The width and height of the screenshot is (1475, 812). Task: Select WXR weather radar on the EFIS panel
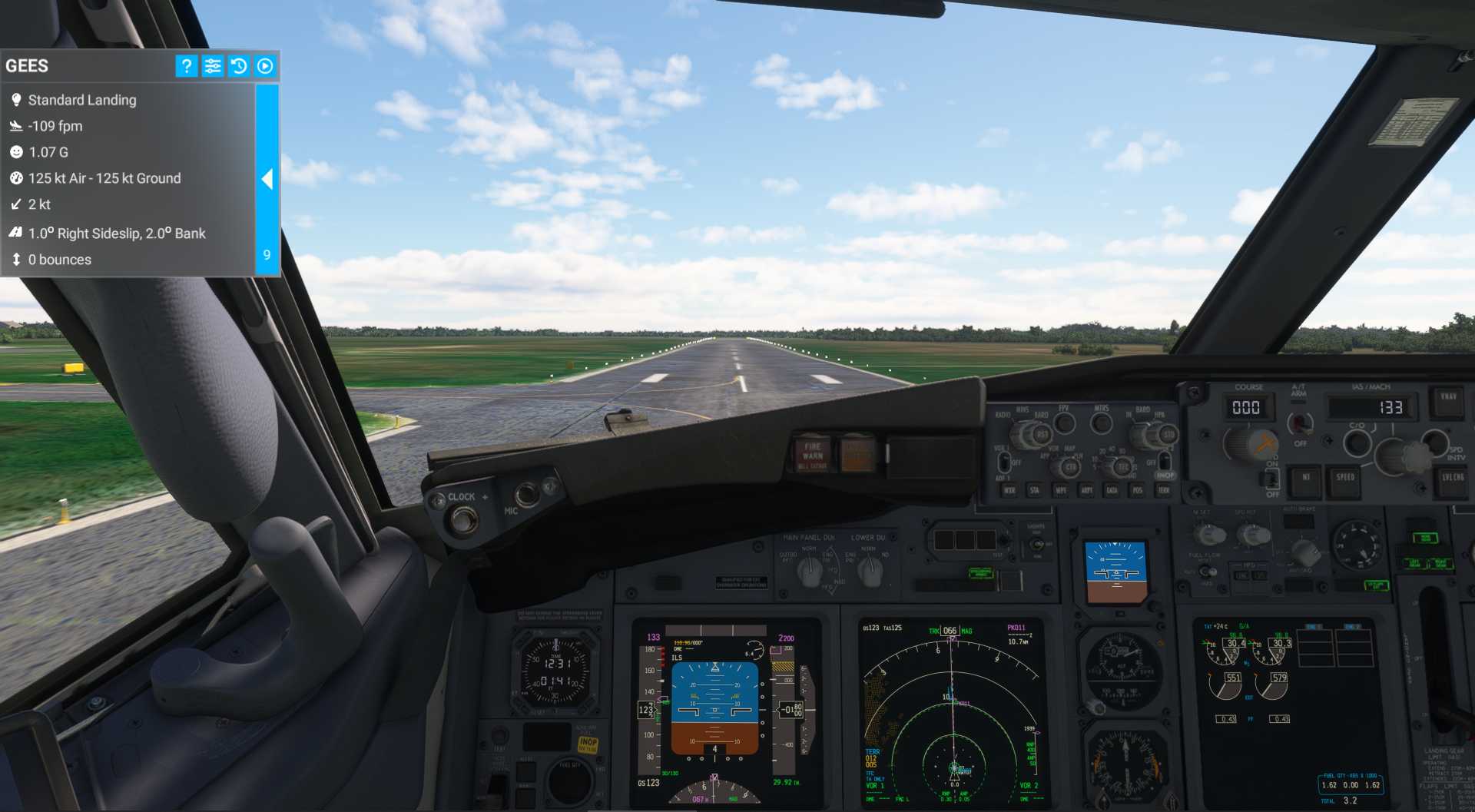pos(1010,491)
